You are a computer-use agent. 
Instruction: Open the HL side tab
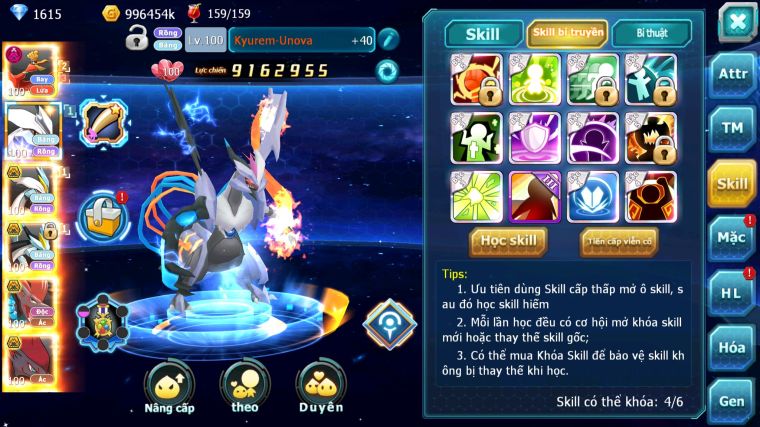(x=732, y=293)
